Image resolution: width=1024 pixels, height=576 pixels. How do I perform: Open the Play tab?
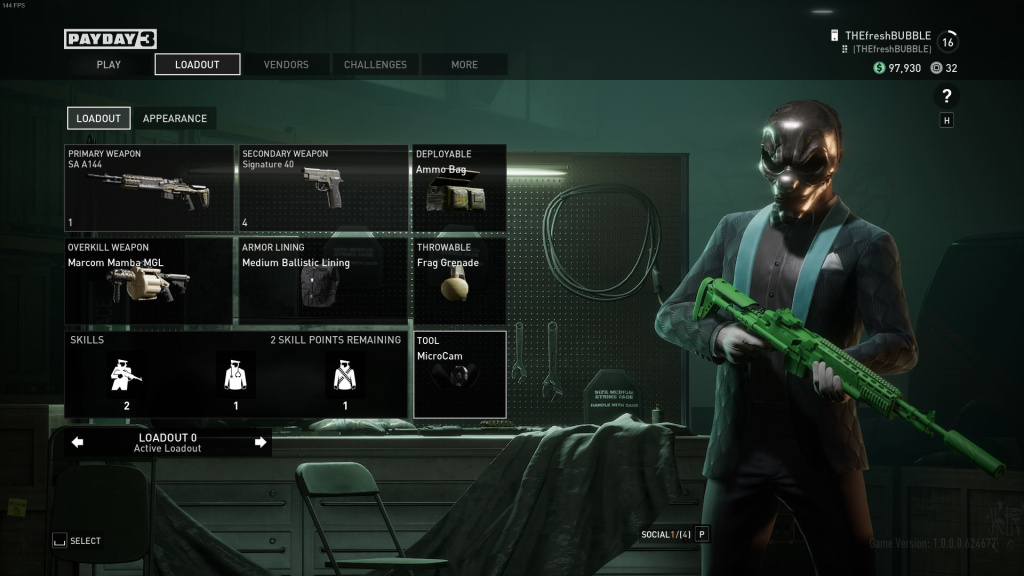point(109,65)
